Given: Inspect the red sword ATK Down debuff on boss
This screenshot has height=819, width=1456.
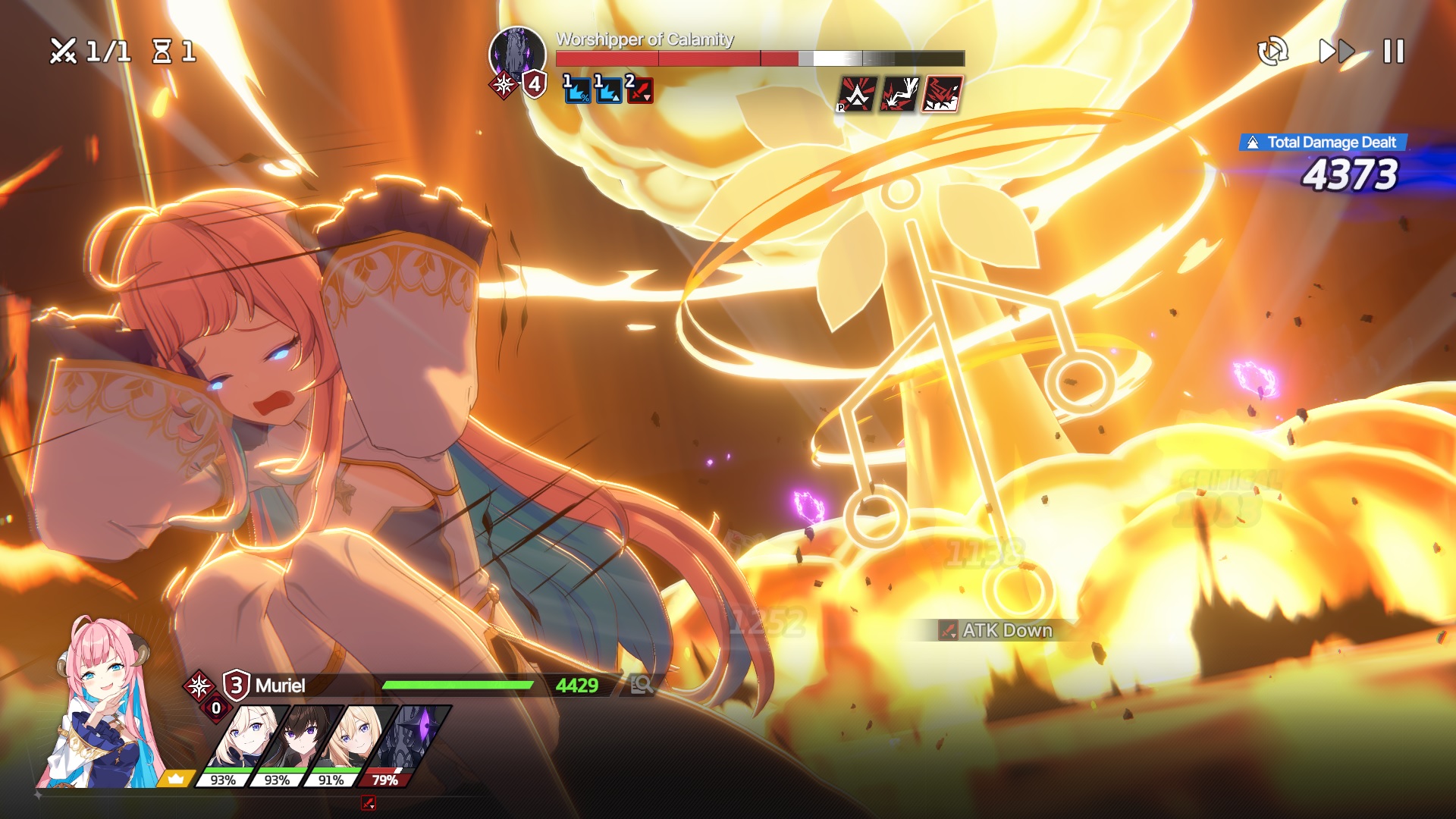Looking at the screenshot, I should (x=639, y=90).
